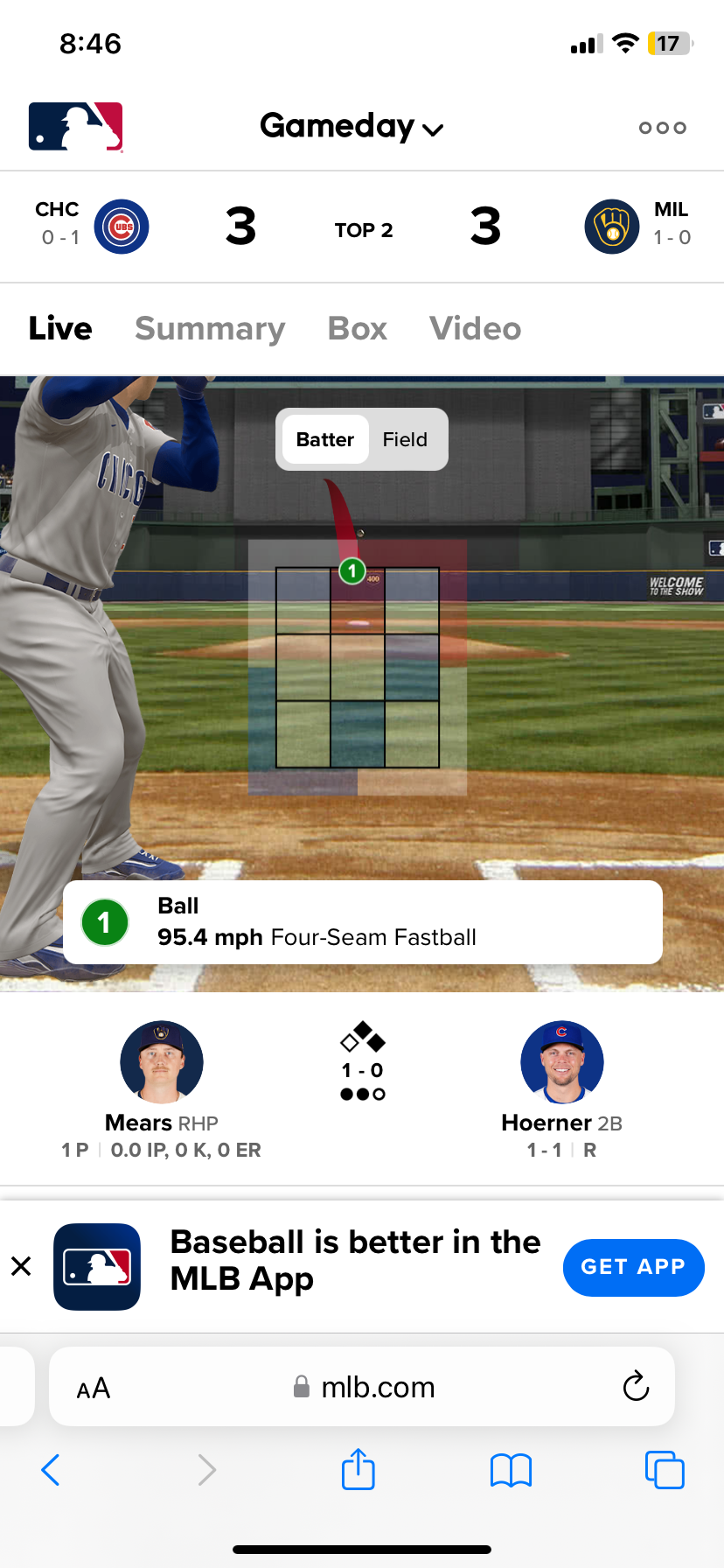The image size is (724, 1568).
Task: Click the pitch 1 marker in strike zone
Action: point(352,571)
